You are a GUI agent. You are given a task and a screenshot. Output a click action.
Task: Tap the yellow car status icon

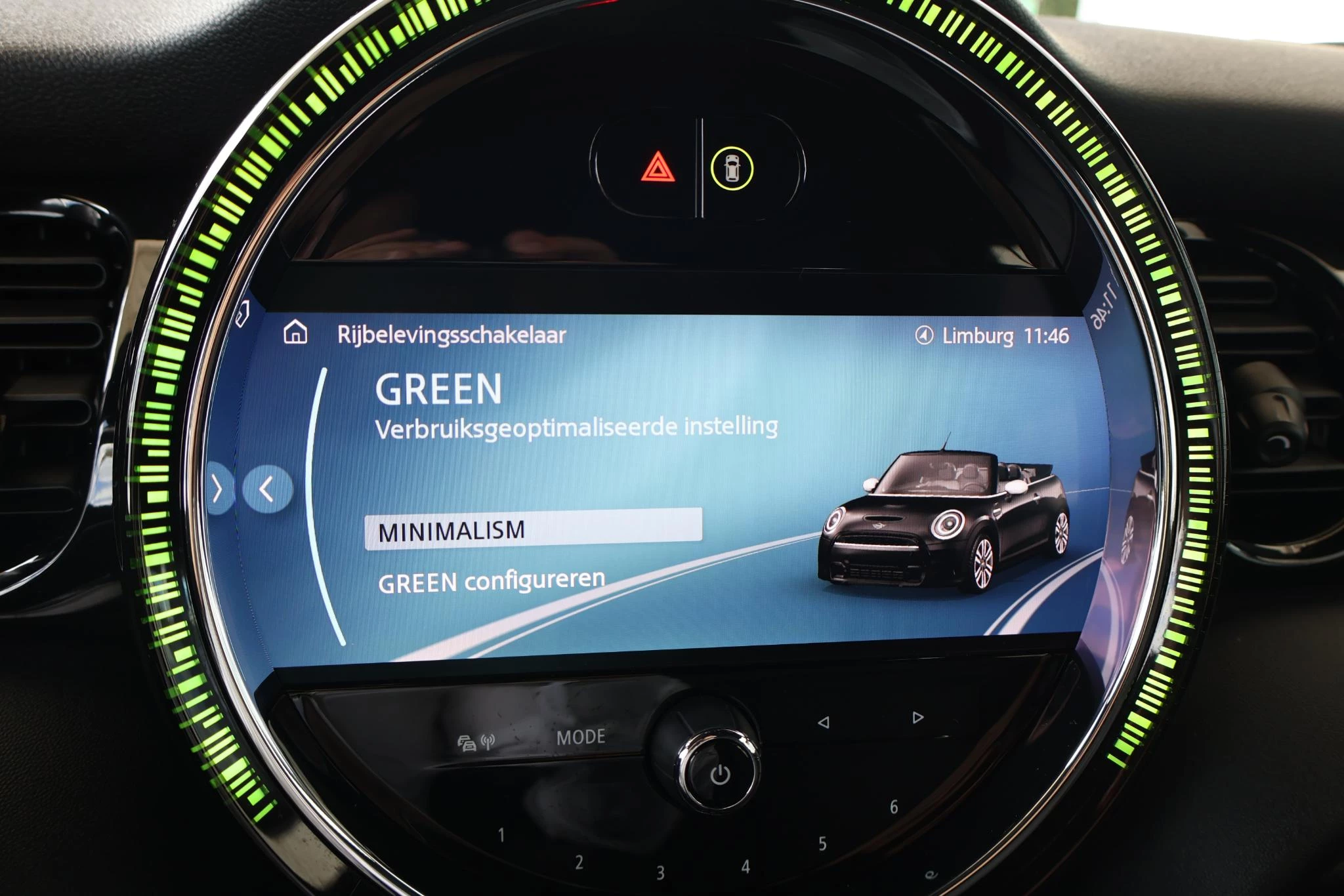pos(731,169)
